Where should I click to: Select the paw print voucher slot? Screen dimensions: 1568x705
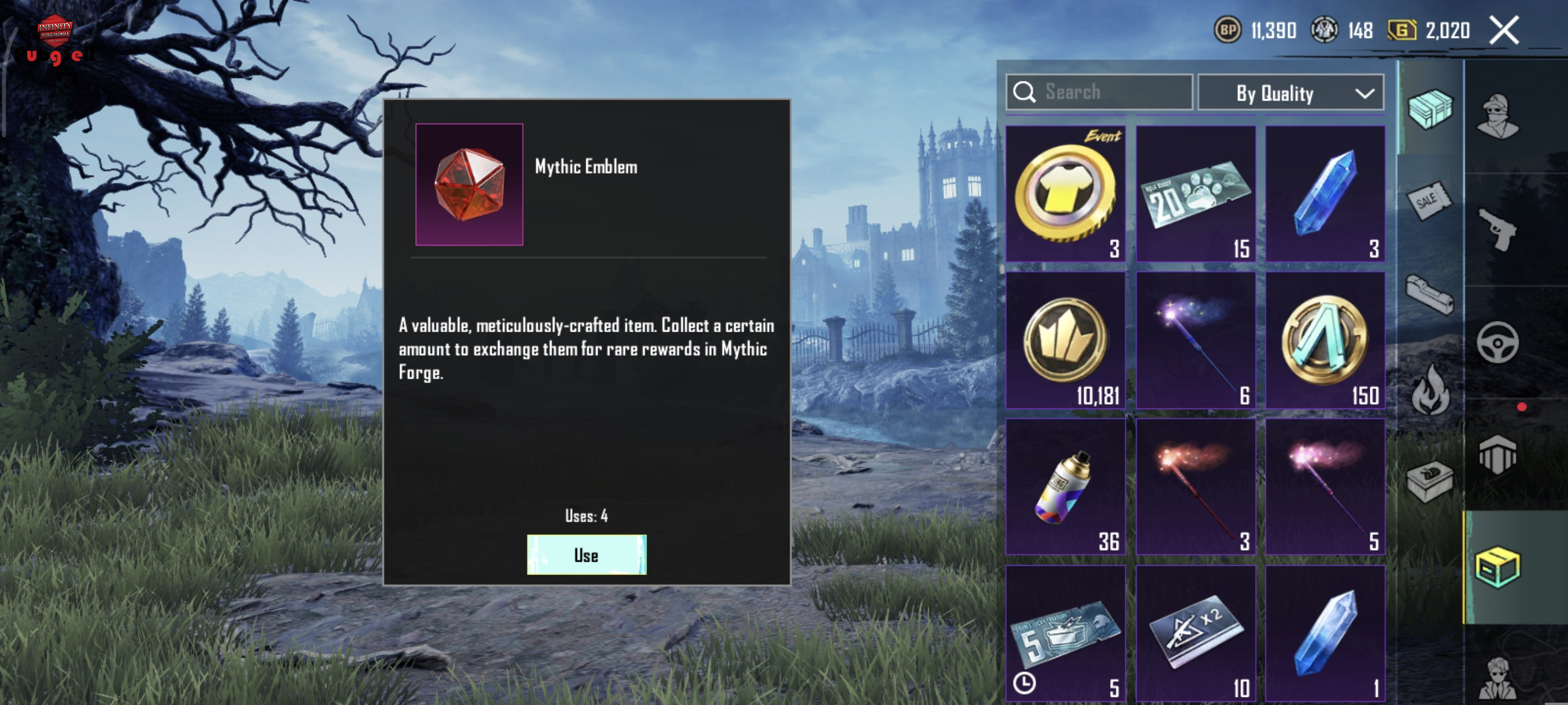(x=1196, y=194)
